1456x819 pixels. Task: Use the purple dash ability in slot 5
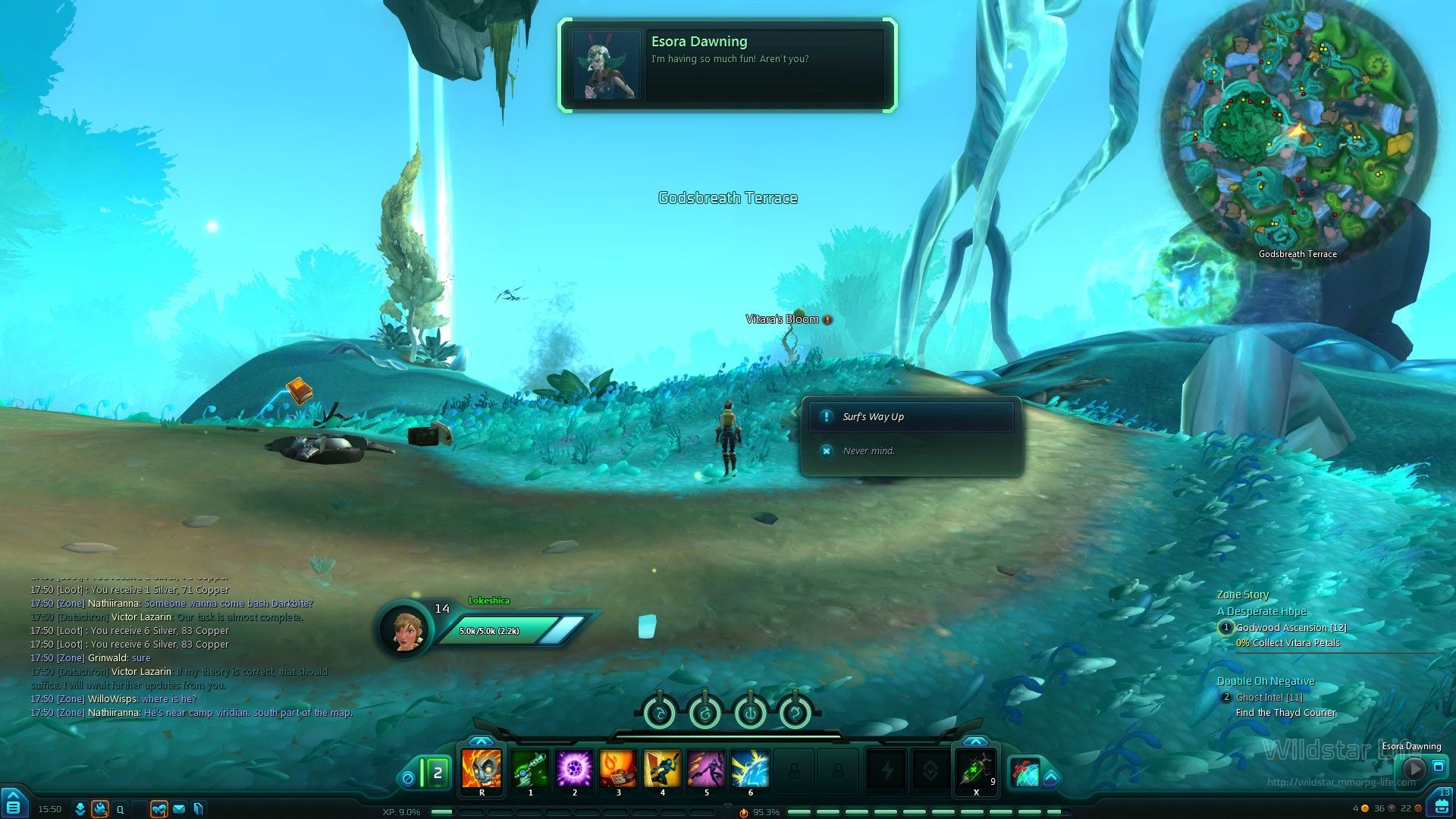[706, 769]
